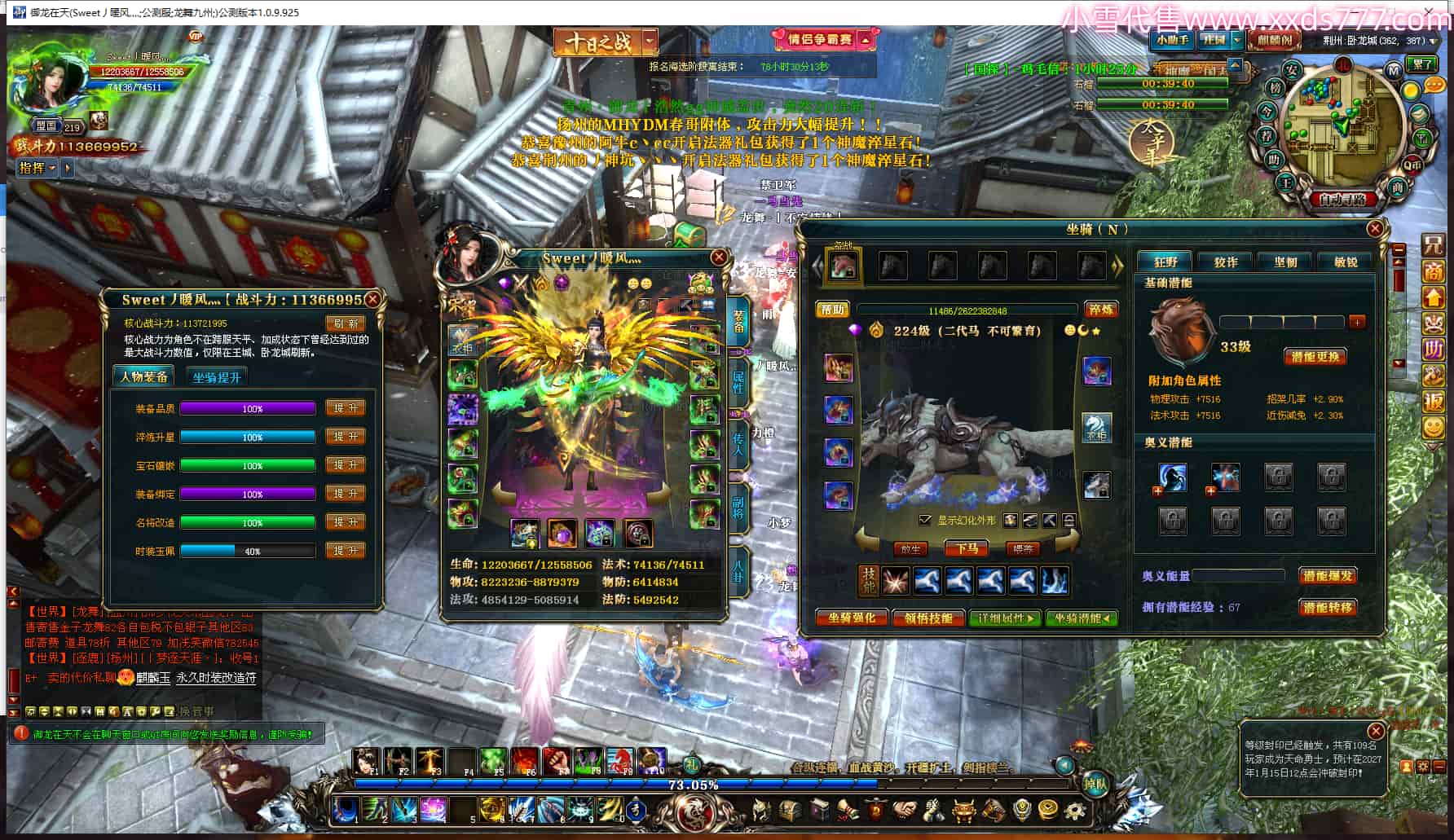The height and width of the screenshot is (840, 1454).
Task: Switch to the 狡诈 potential tab
Action: [1225, 262]
